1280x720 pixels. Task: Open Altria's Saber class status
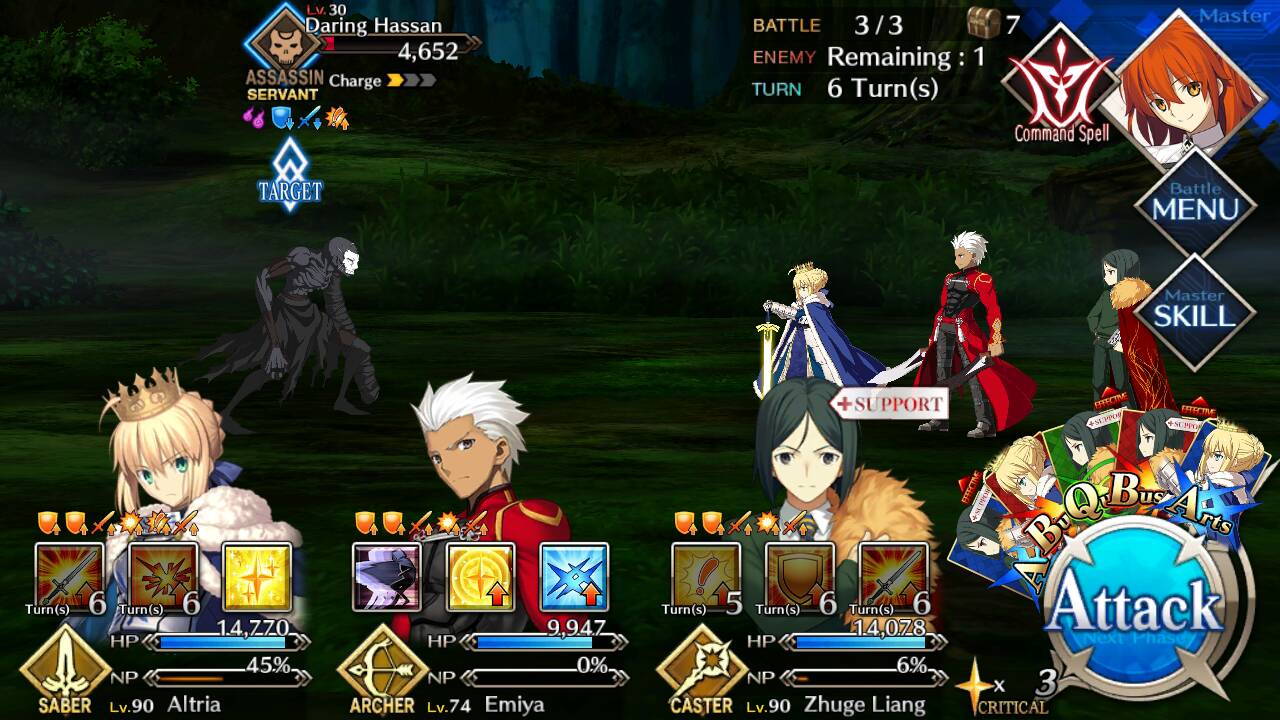click(x=65, y=670)
